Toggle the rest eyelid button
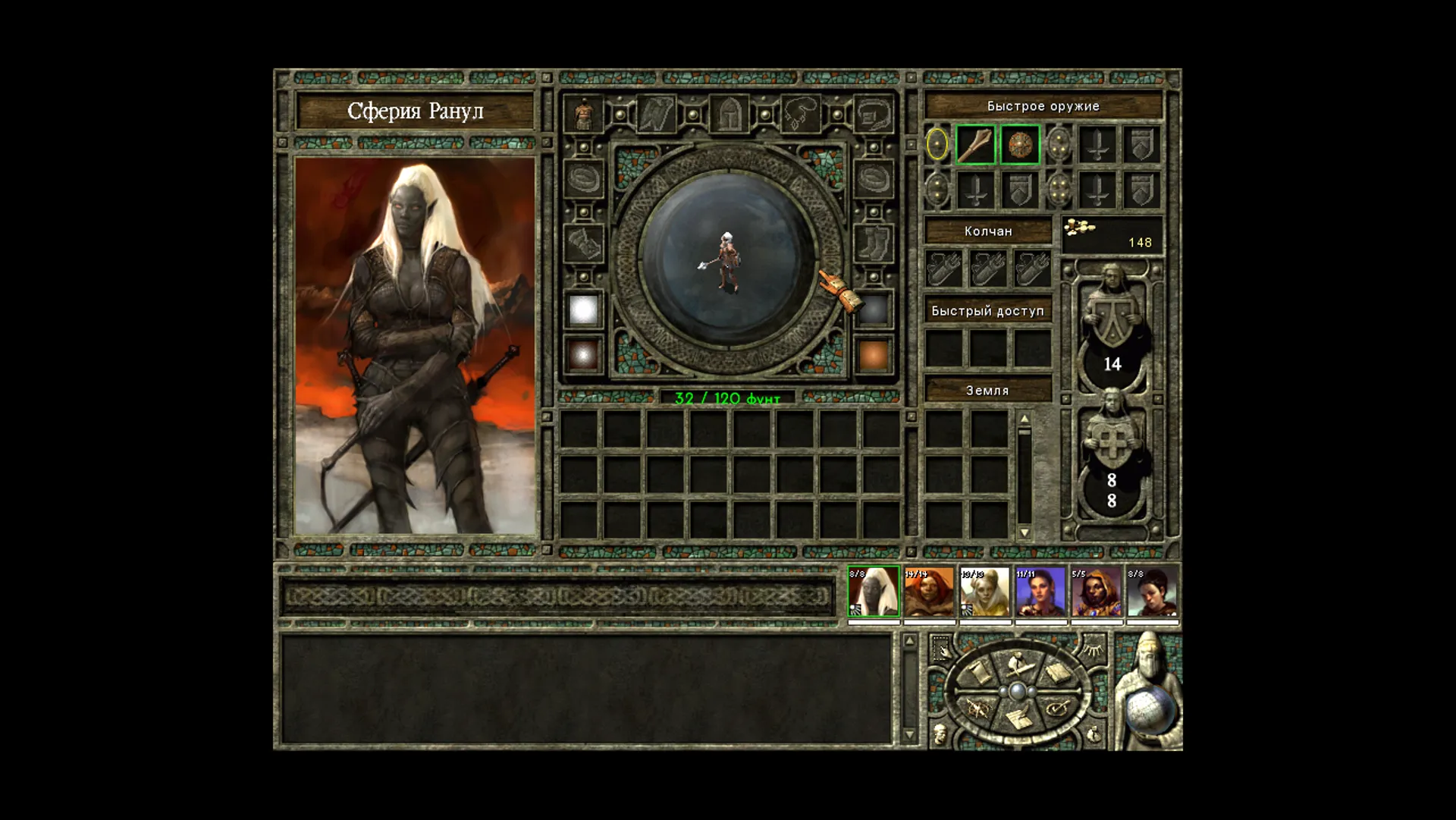Image resolution: width=1456 pixels, height=820 pixels. coord(1092,649)
